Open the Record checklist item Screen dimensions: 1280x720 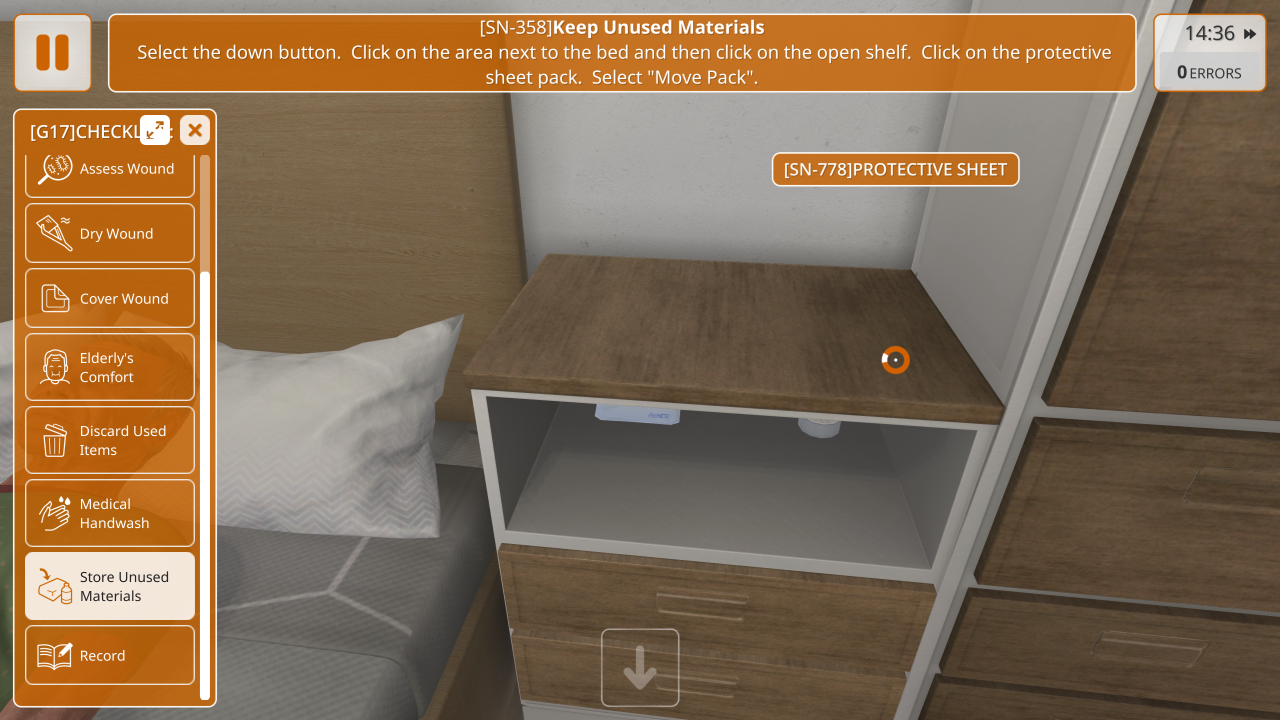[110, 655]
